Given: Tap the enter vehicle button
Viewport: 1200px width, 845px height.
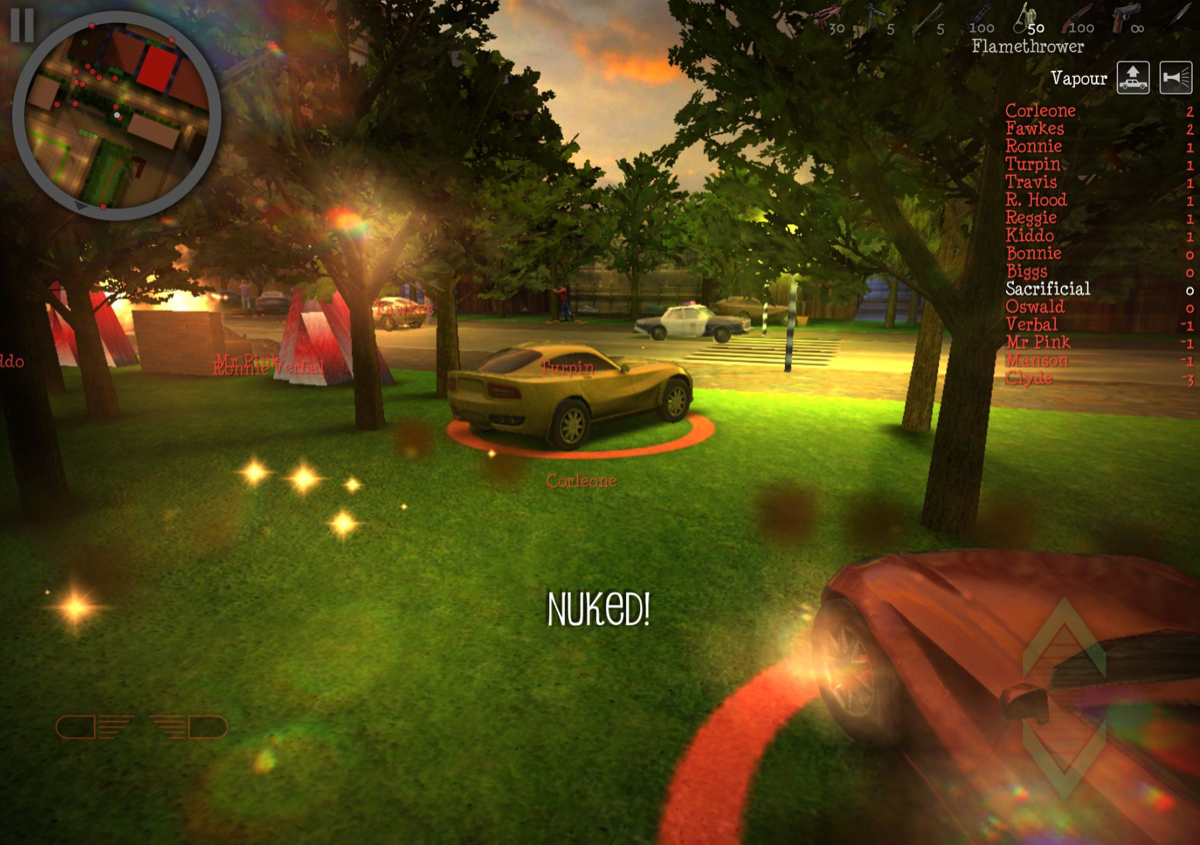Looking at the screenshot, I should click(1133, 78).
